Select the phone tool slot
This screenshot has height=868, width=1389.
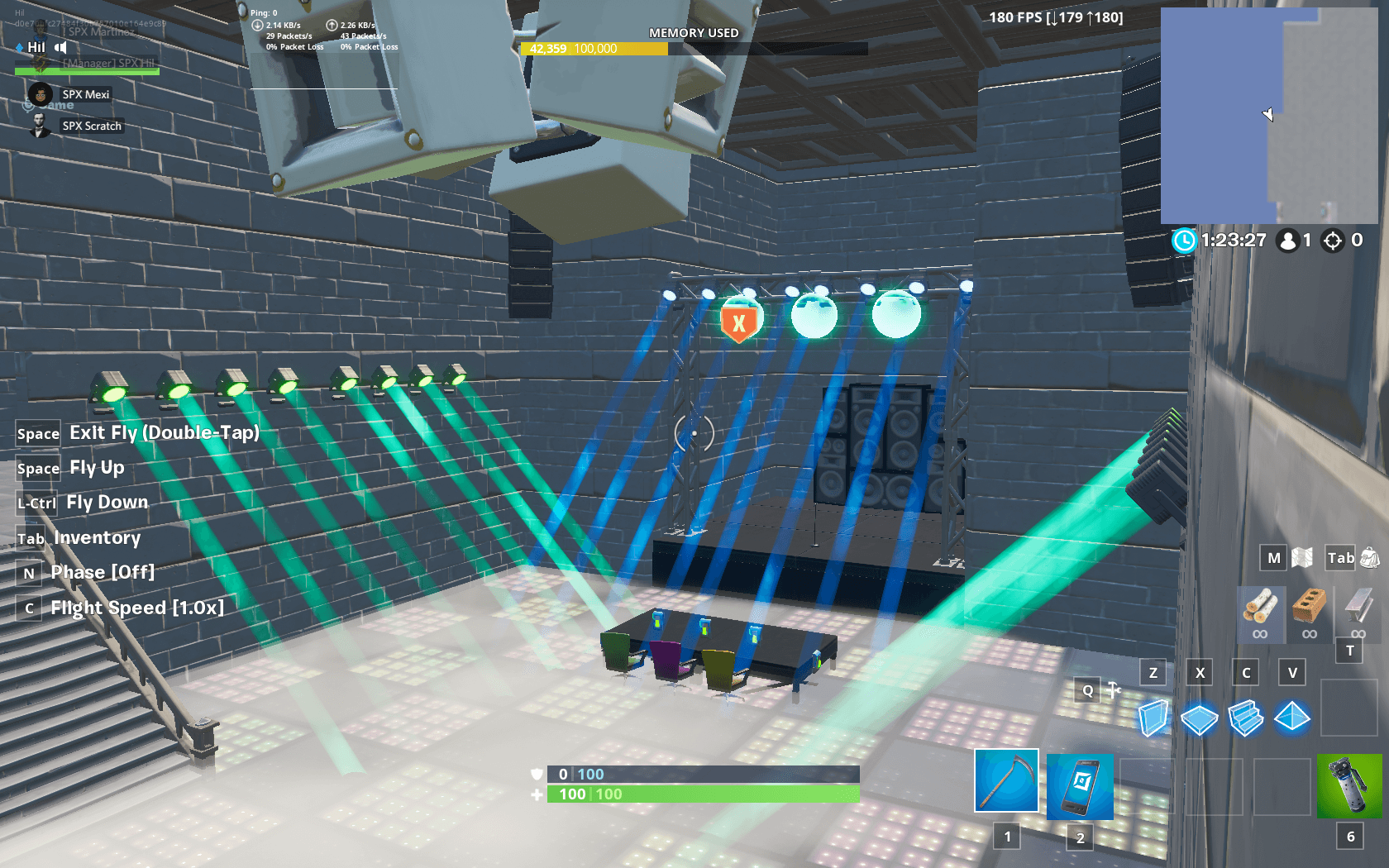1080,786
